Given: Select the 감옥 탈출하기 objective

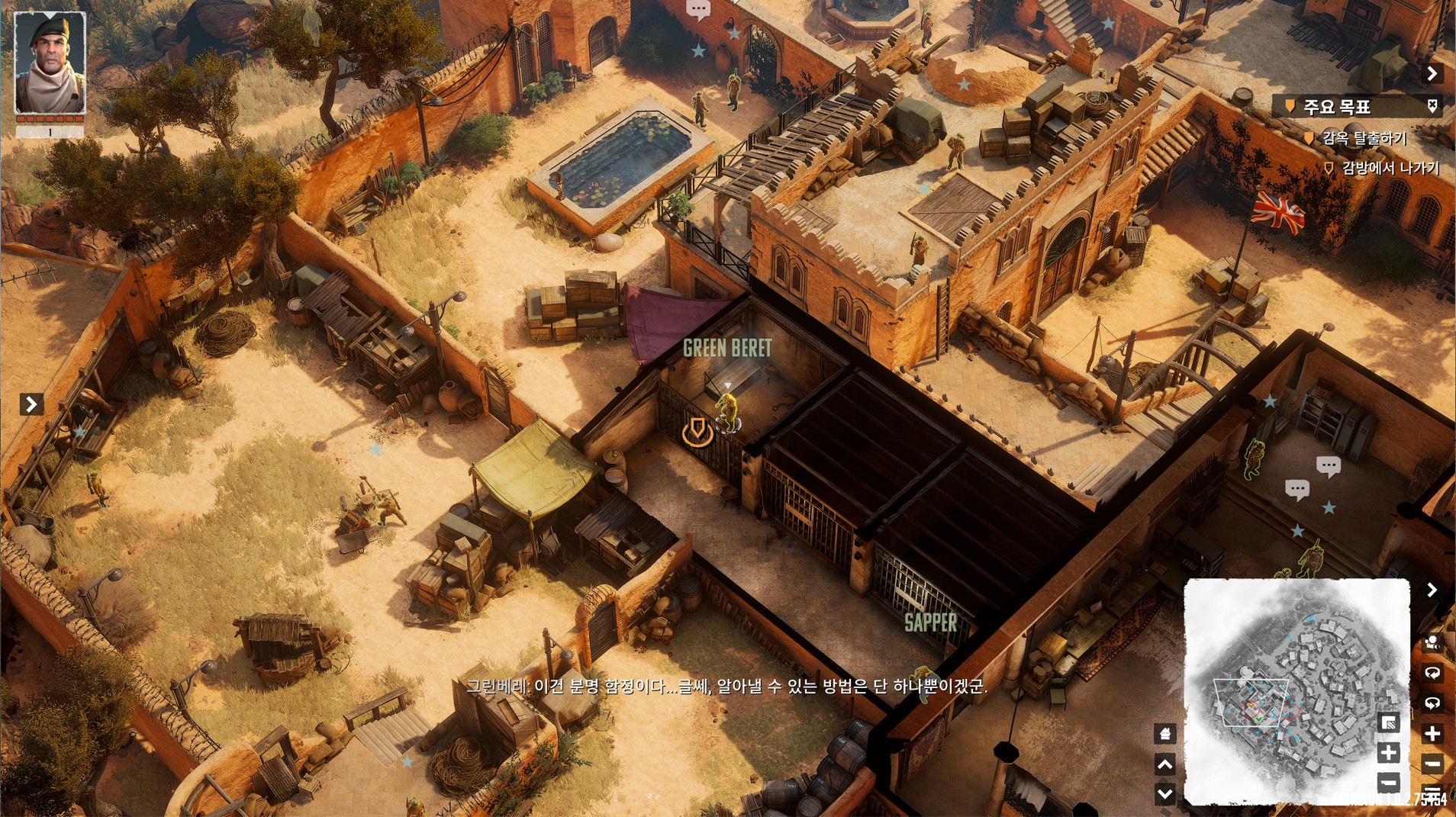Looking at the screenshot, I should coord(1364,138).
